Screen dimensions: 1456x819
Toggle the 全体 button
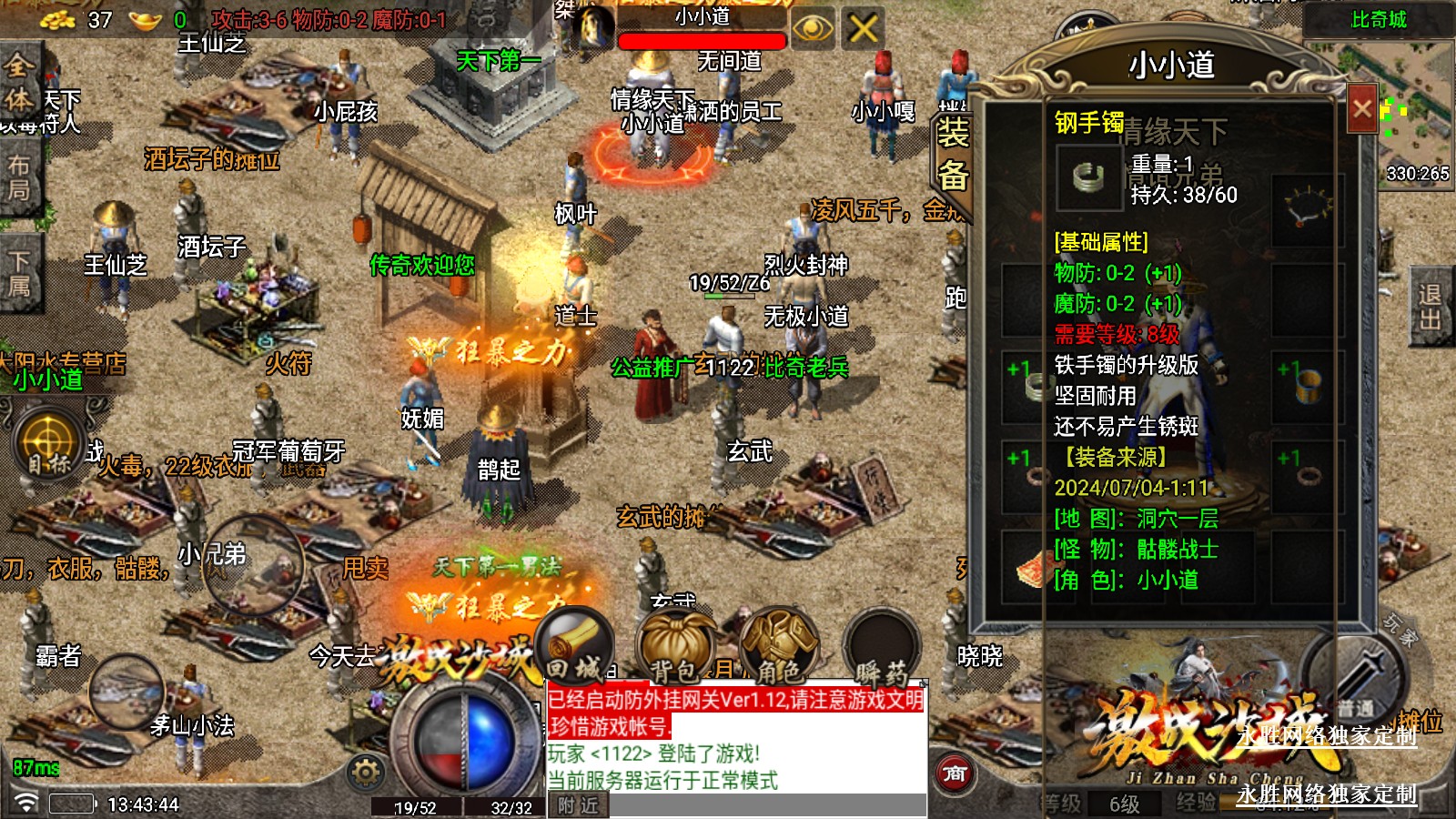point(18,84)
